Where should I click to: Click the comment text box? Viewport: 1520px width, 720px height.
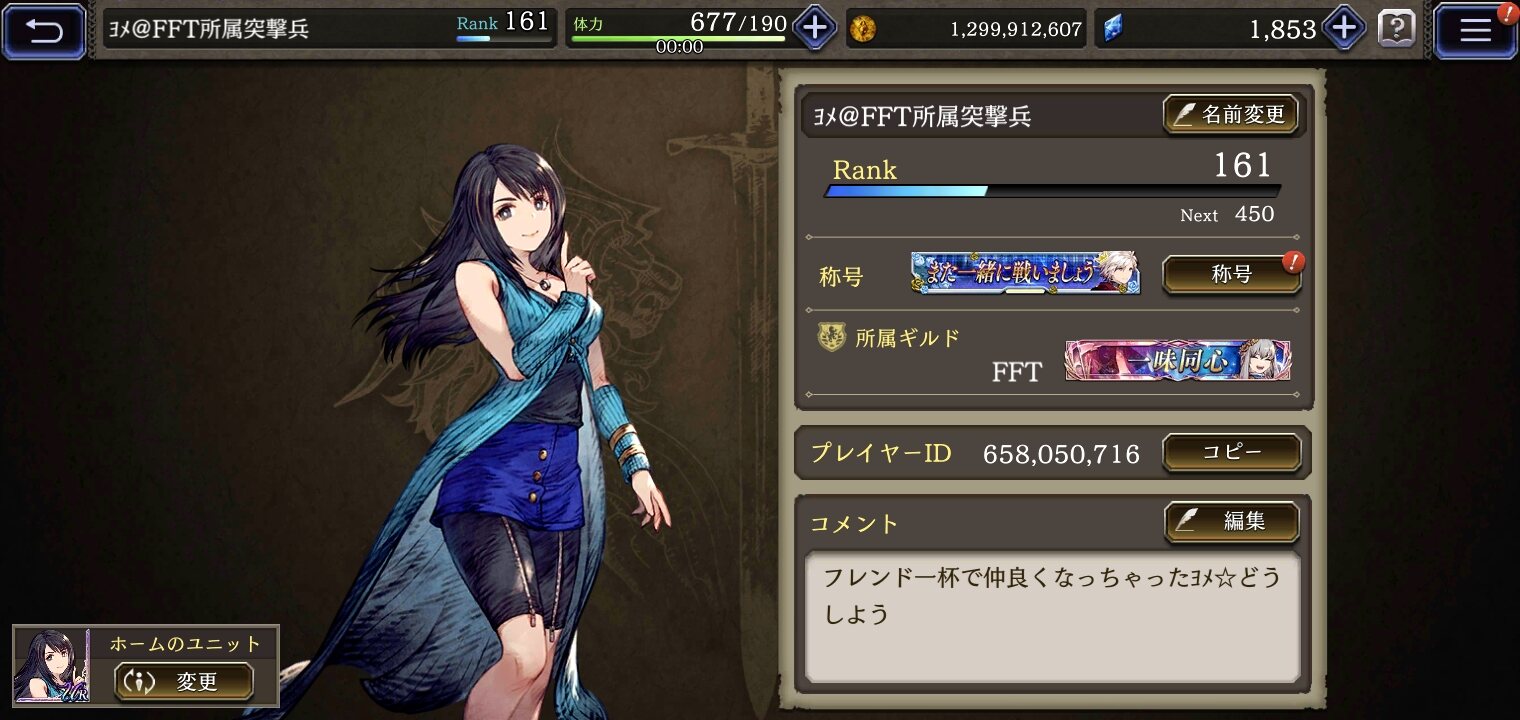click(1052, 615)
